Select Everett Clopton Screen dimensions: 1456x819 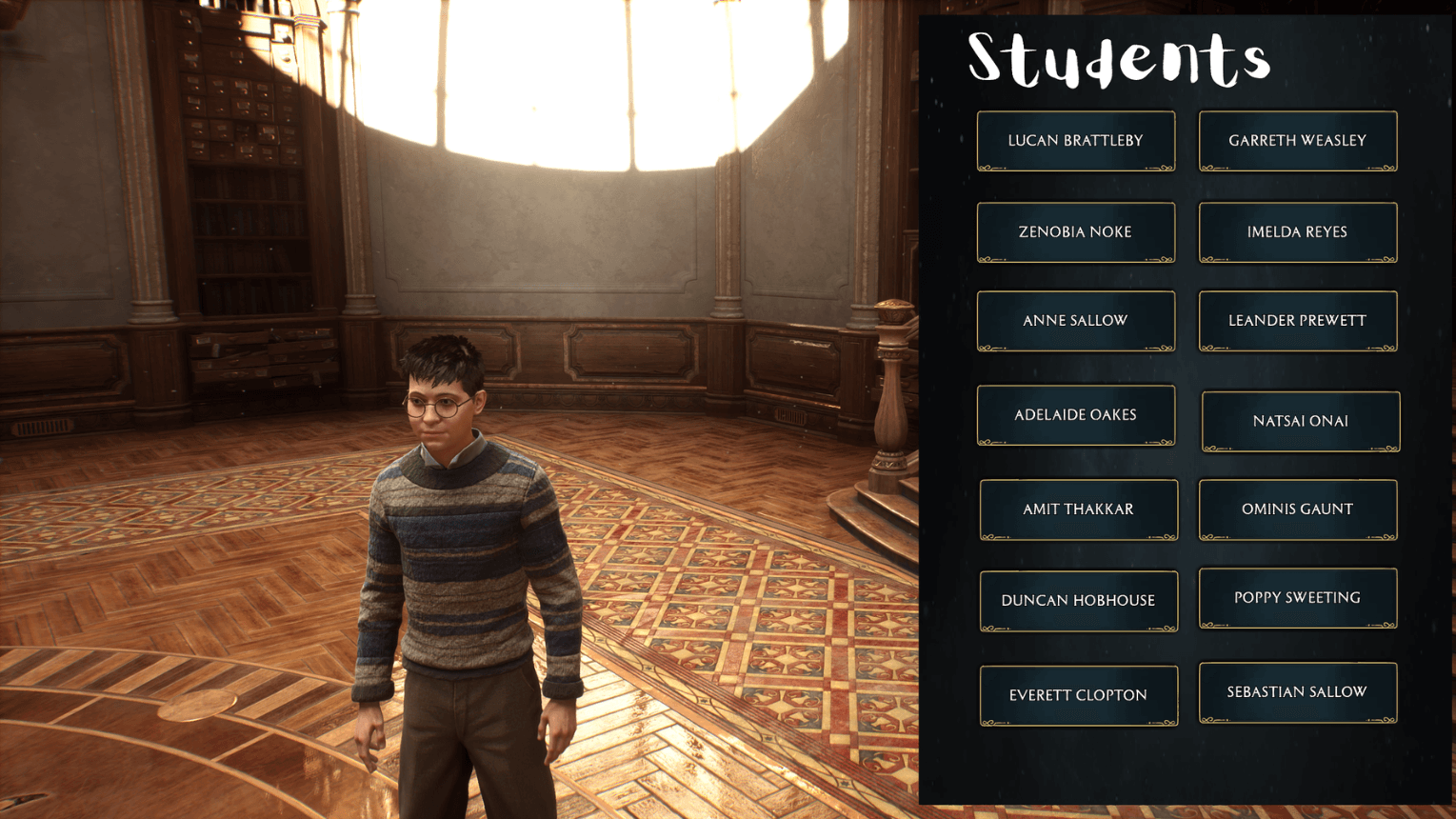tap(1078, 694)
